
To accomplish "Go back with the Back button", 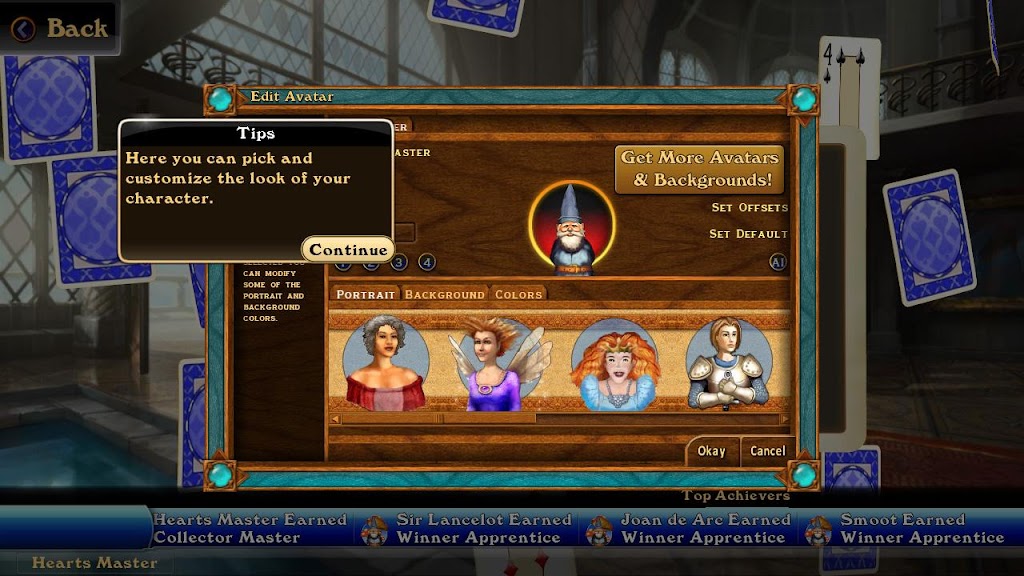I will coord(60,28).
